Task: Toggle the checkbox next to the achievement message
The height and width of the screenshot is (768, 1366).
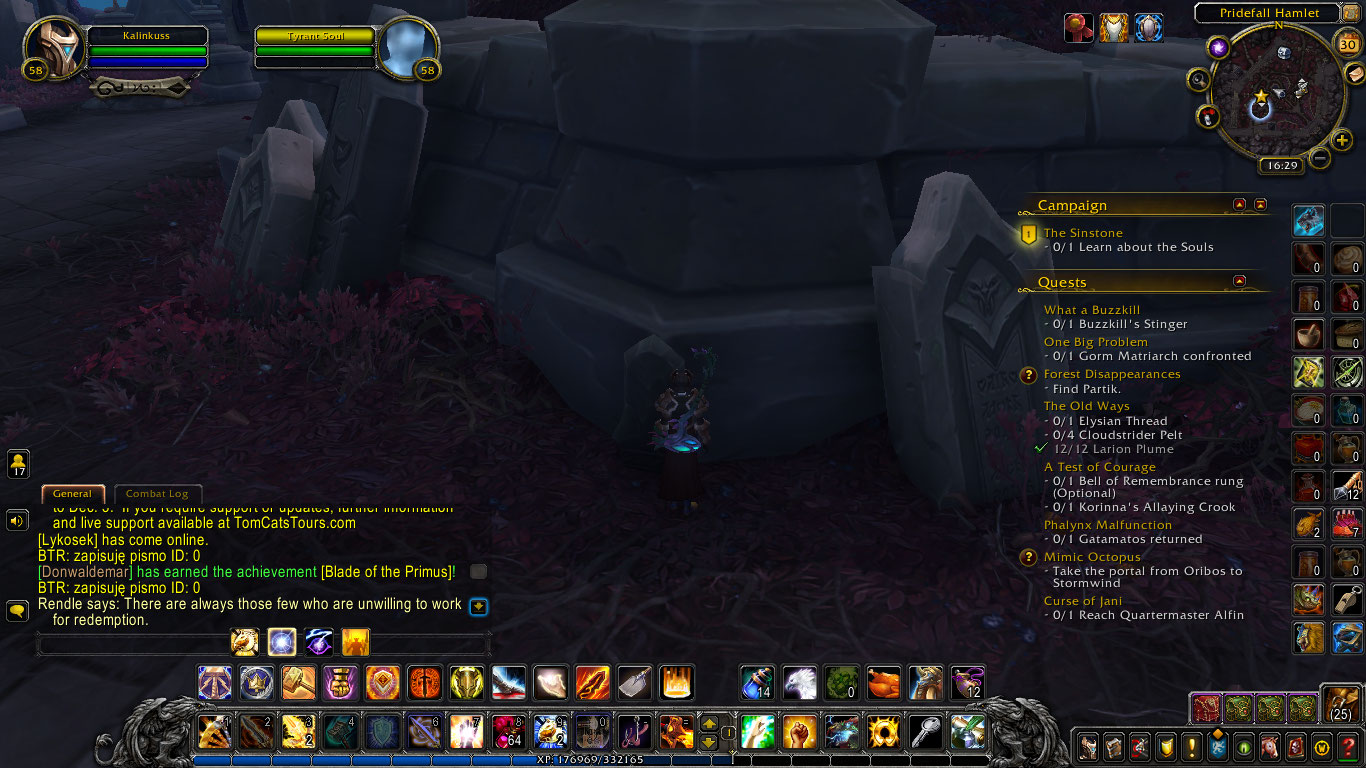Action: click(478, 571)
